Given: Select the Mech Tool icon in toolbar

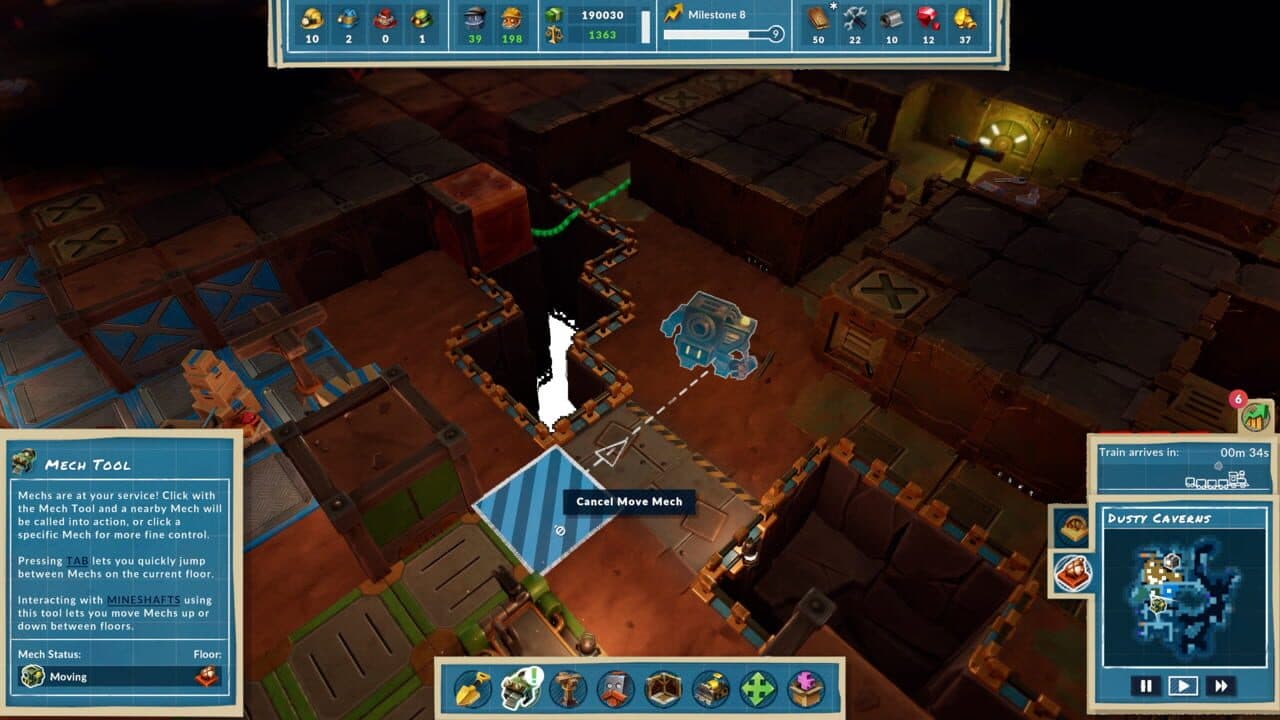Looking at the screenshot, I should 520,689.
